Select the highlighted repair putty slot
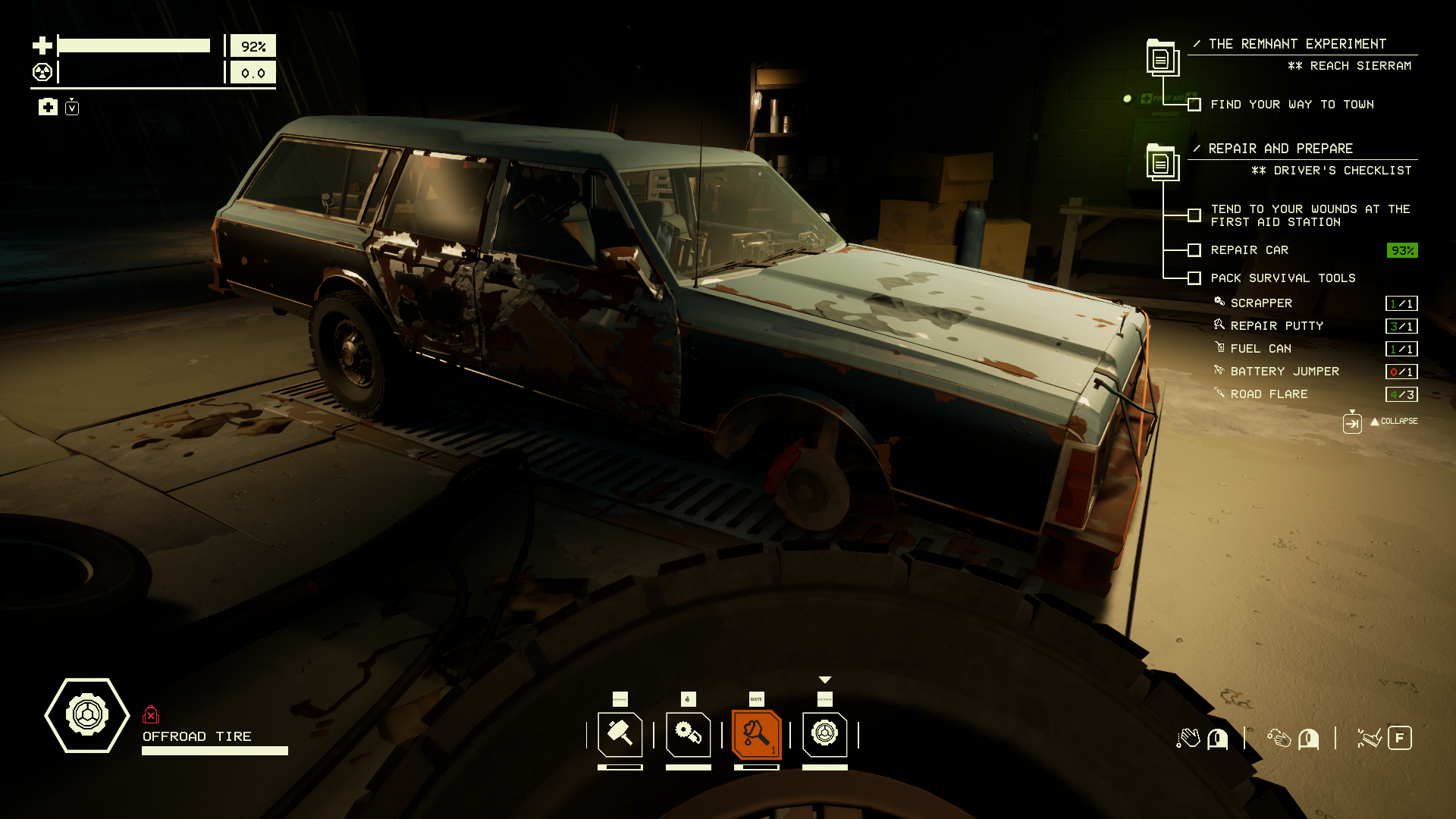Viewport: 1456px width, 819px height. [756, 734]
